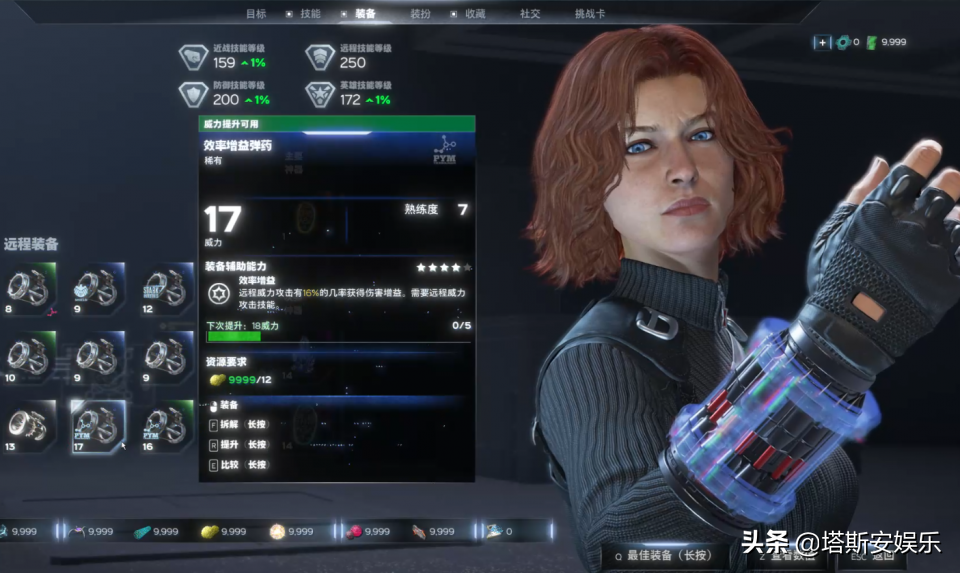Open the 收藏 tab
The image size is (960, 573).
475,14
